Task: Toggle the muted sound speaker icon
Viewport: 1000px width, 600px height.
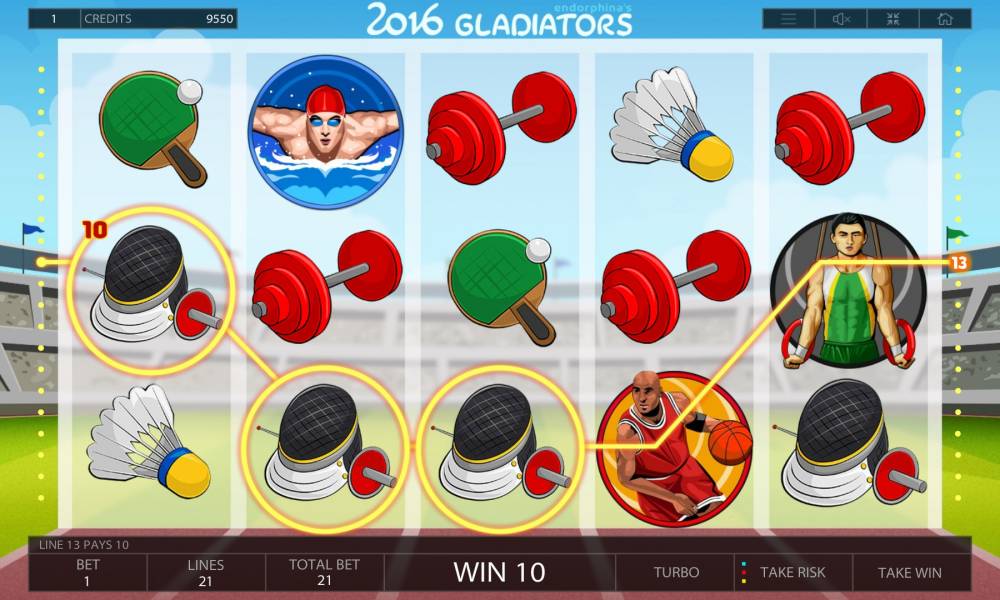Action: (841, 19)
